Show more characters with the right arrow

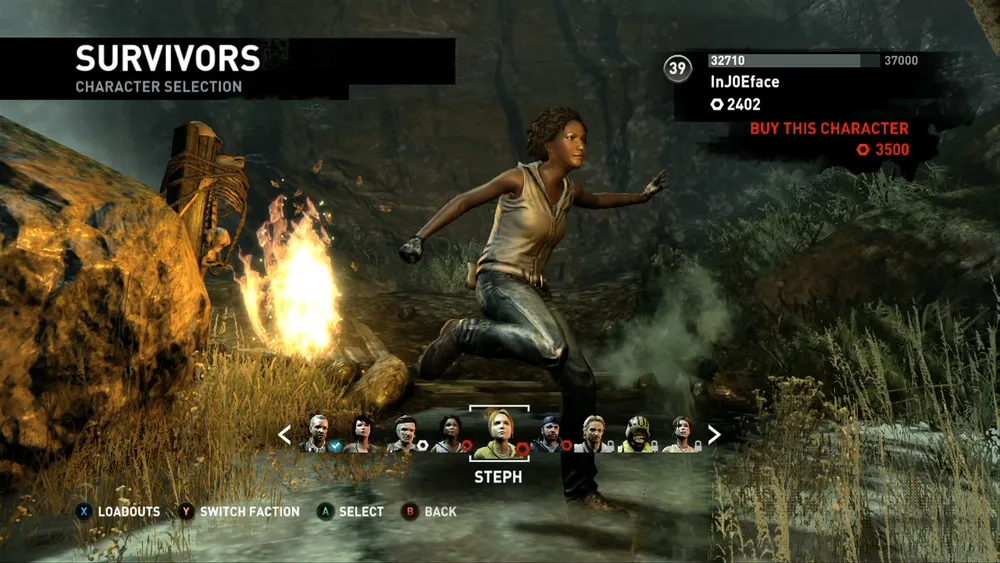714,434
